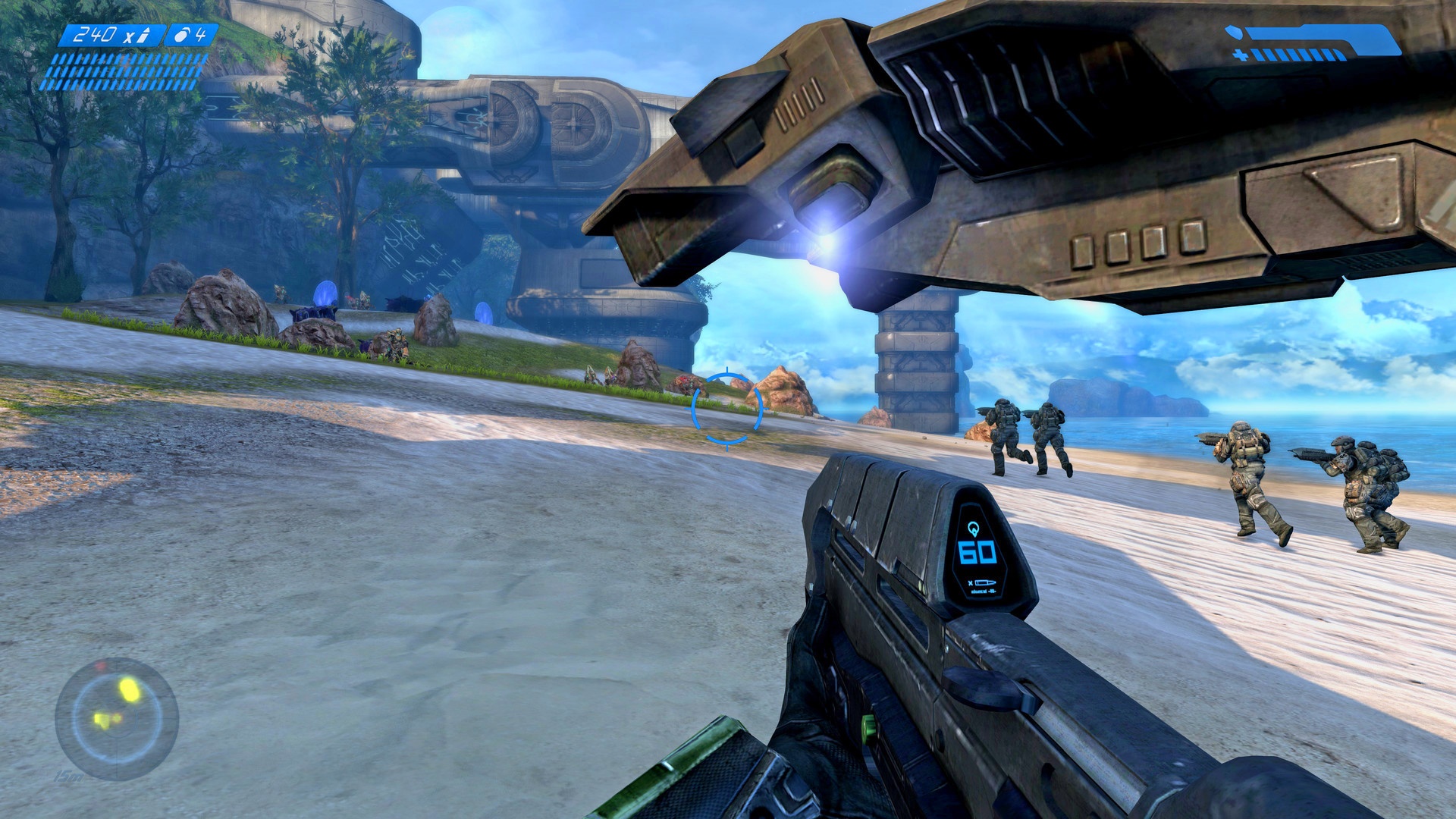Click the health plus-cross icon on the HUD
The width and height of the screenshot is (1456, 819).
pyautogui.click(x=1241, y=55)
